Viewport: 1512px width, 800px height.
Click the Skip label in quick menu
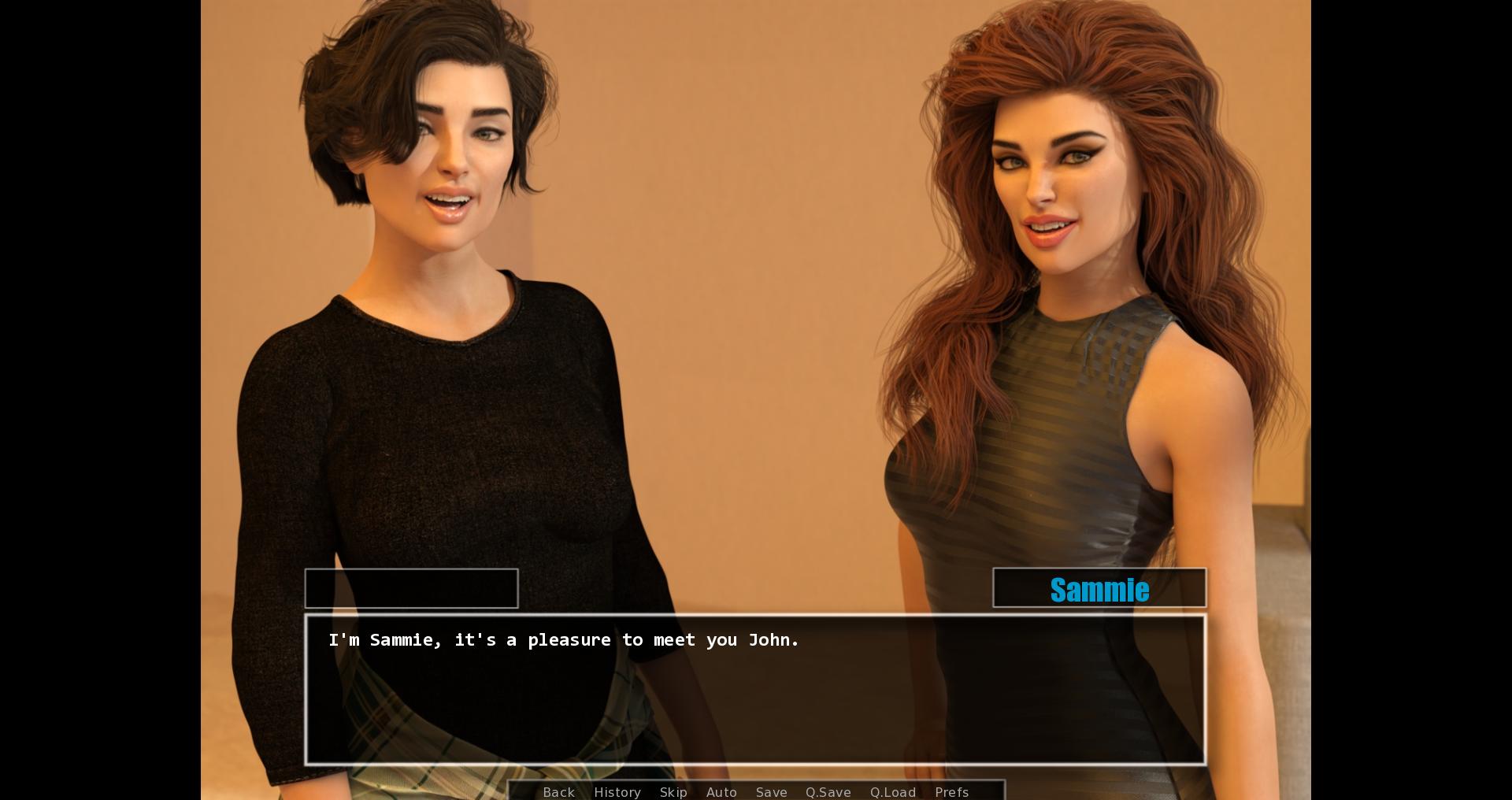(674, 792)
